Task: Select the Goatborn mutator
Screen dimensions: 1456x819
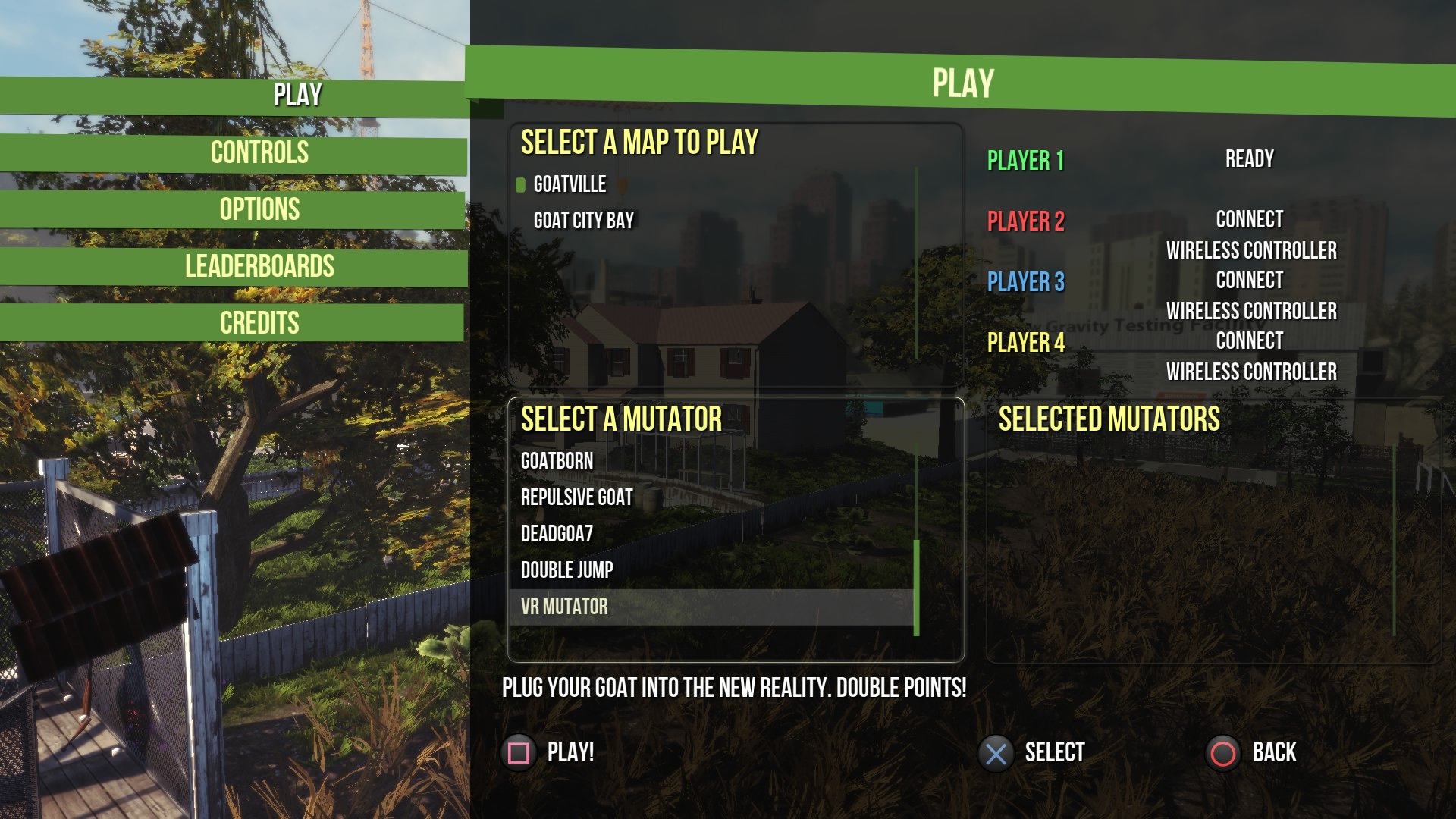Action: pyautogui.click(x=557, y=461)
